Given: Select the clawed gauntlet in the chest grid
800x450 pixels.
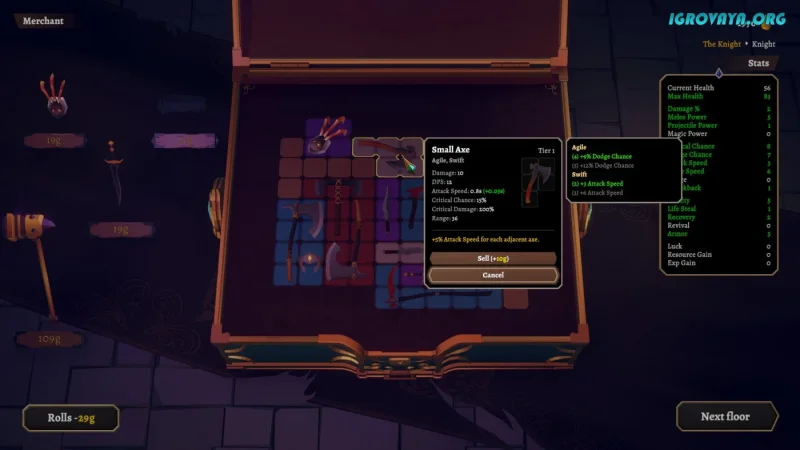Looking at the screenshot, I should click(x=325, y=136).
